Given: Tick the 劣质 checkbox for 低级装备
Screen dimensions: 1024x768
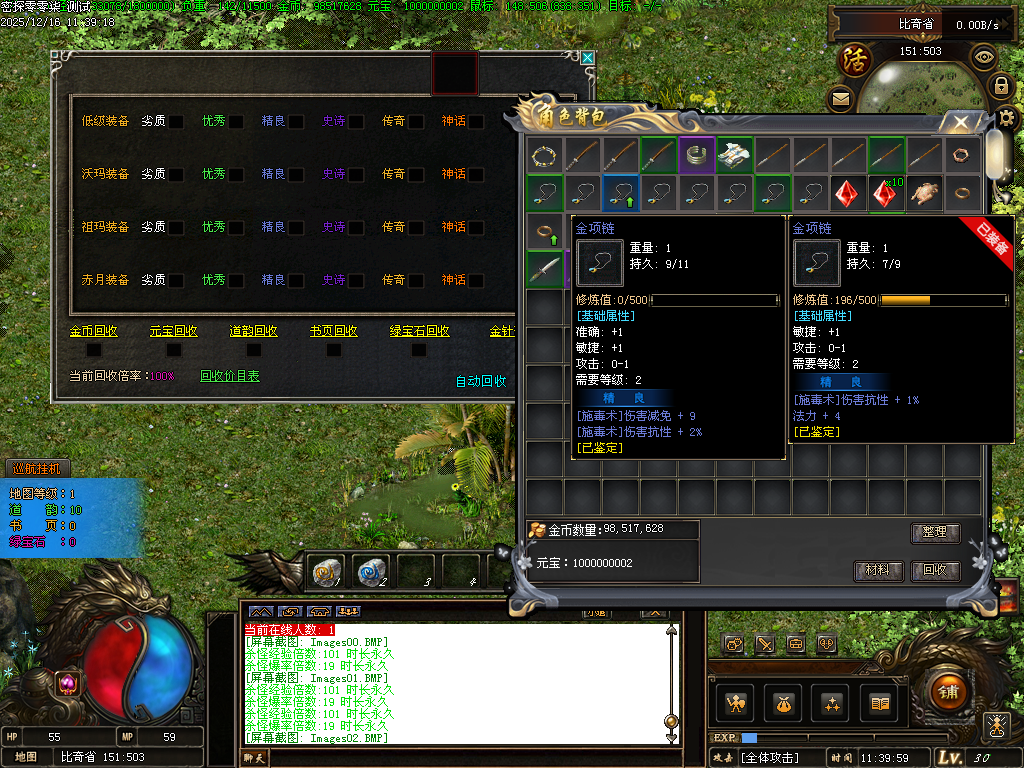Looking at the screenshot, I should pyautogui.click(x=176, y=121).
